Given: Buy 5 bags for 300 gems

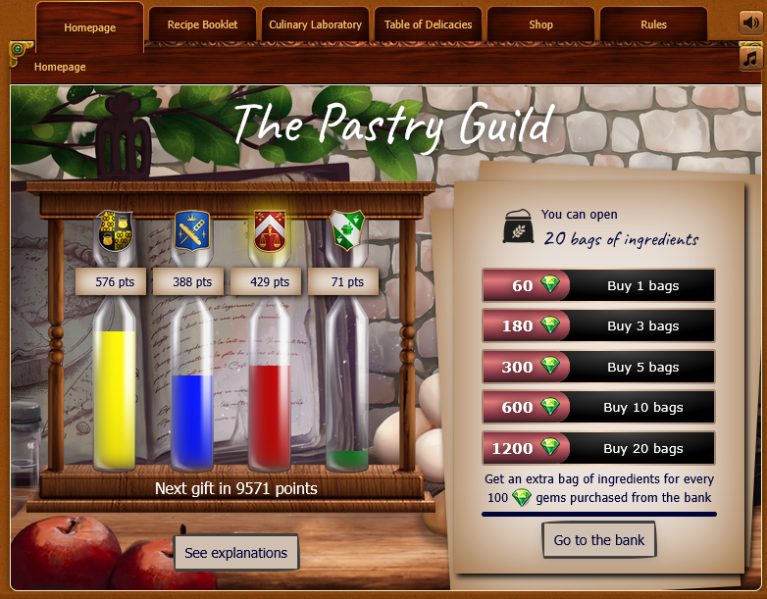Looking at the screenshot, I should coord(598,367).
